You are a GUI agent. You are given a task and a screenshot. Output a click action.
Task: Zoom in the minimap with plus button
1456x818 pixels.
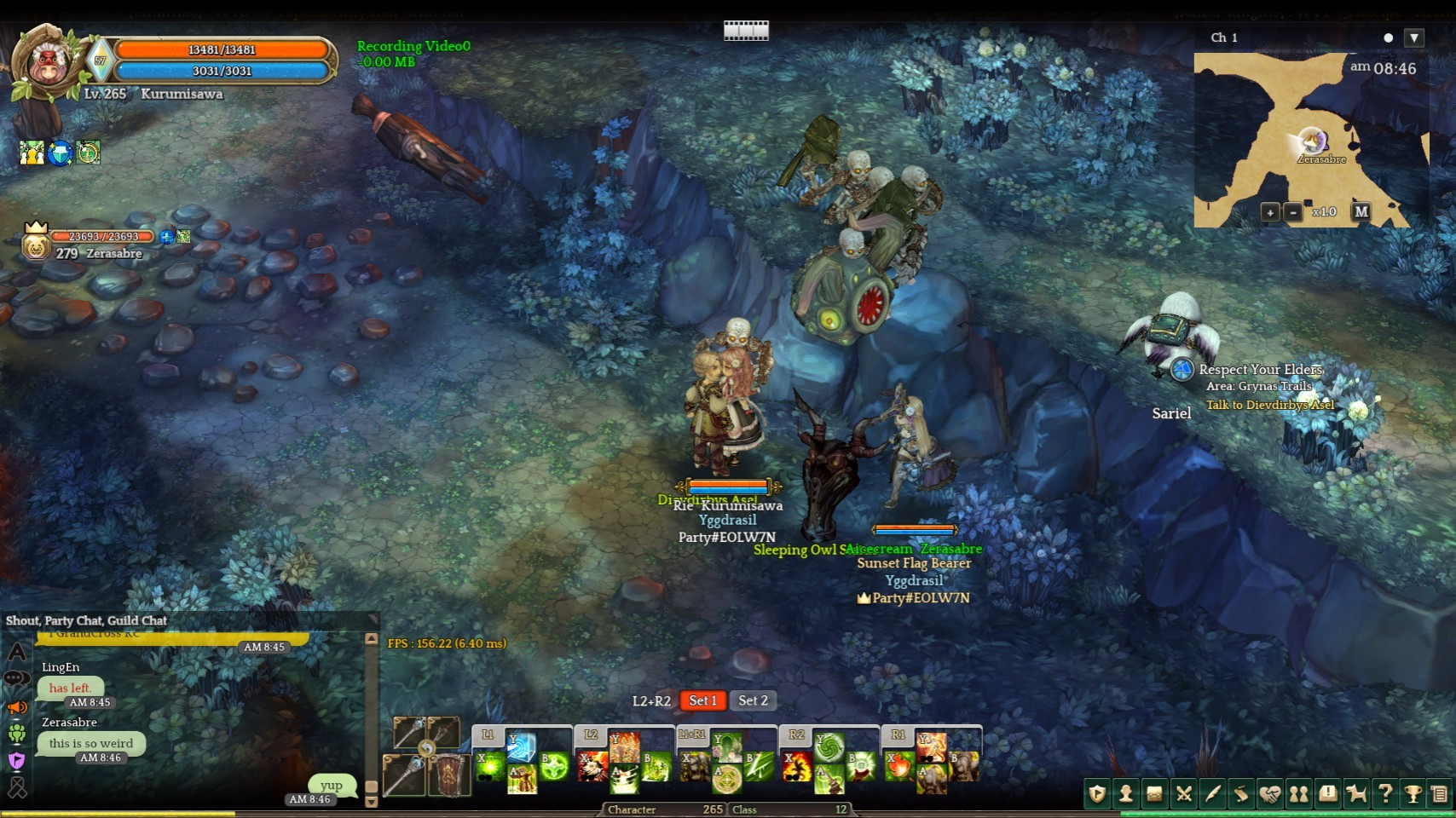point(1270,212)
